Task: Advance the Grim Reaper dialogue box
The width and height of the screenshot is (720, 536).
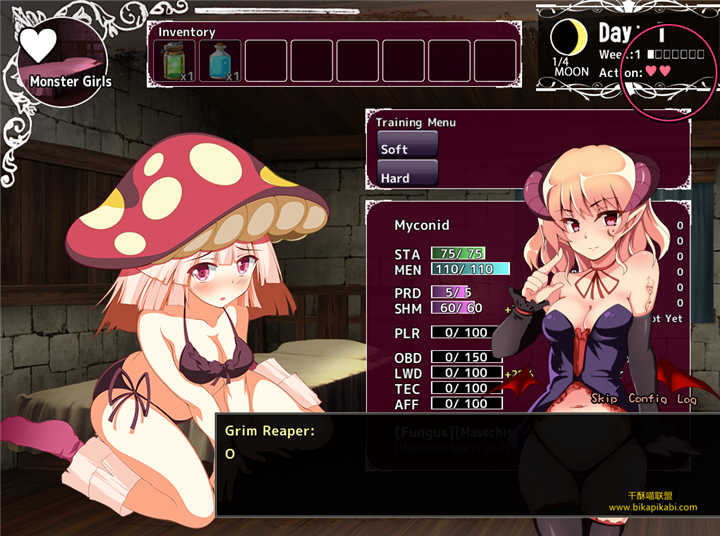Action: (x=467, y=465)
